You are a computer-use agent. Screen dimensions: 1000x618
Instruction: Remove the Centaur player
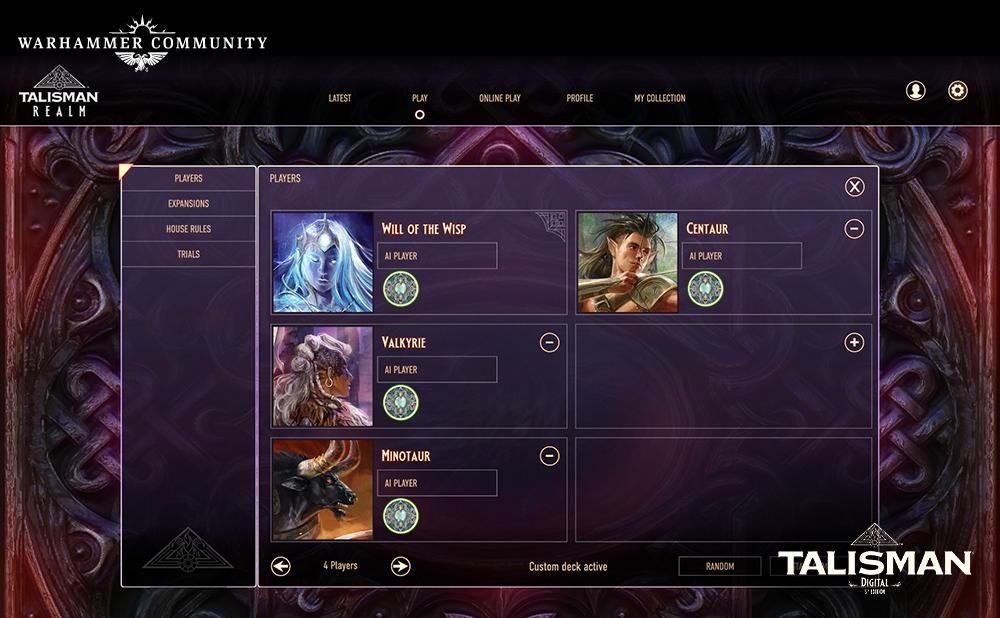[x=854, y=229]
